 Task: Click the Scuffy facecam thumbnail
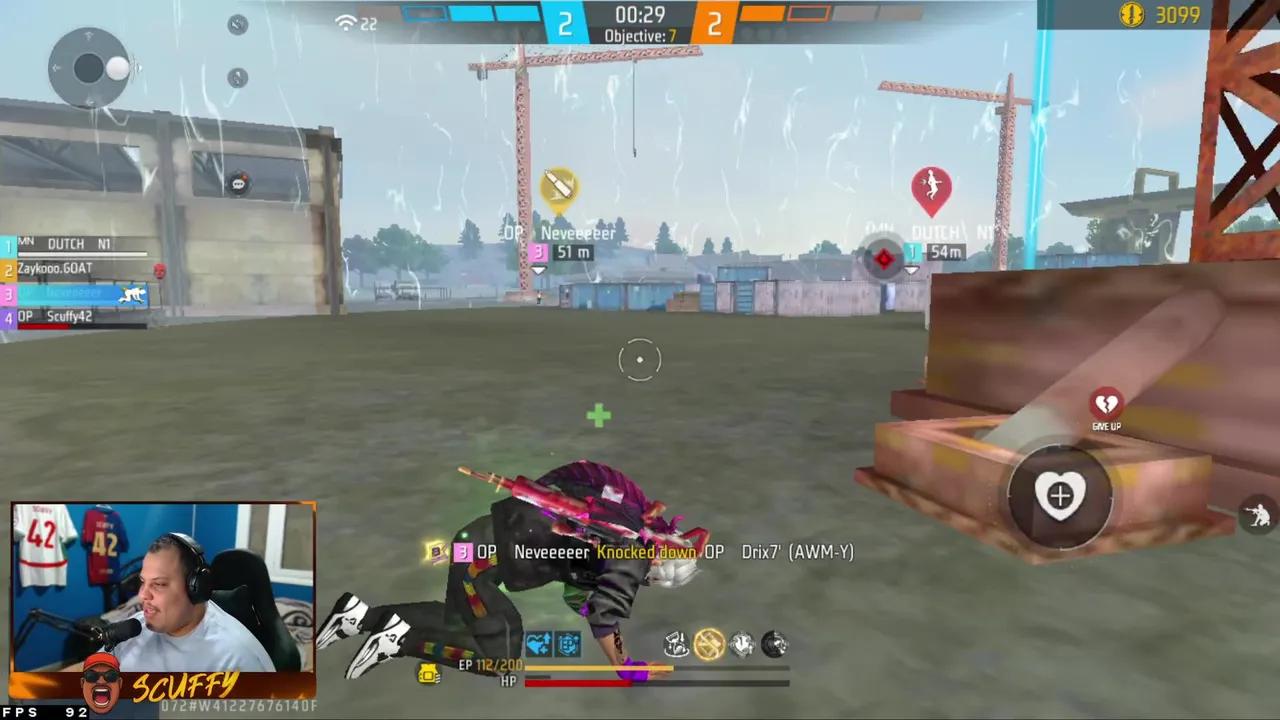tap(160, 600)
